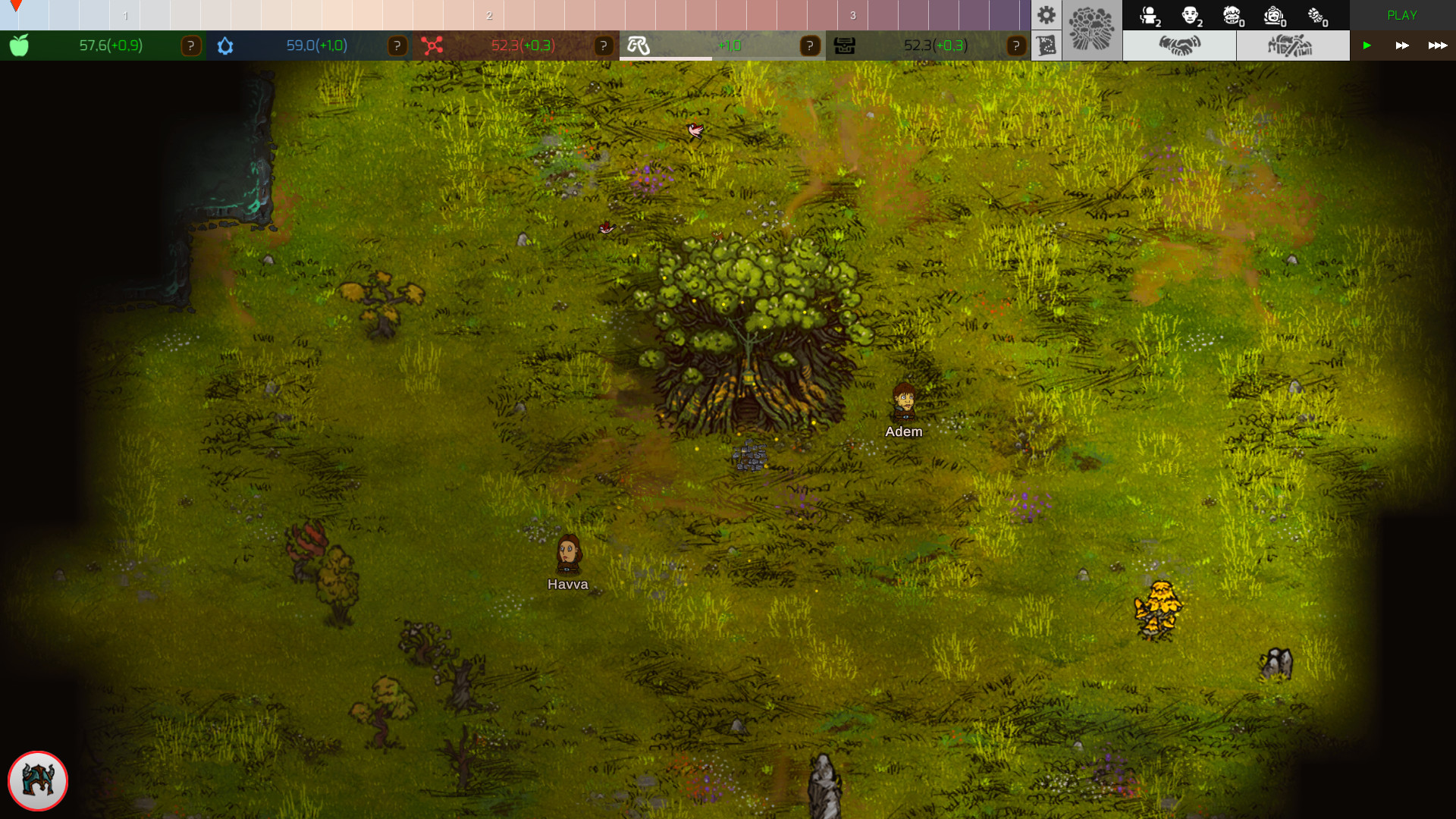The height and width of the screenshot is (819, 1456).
Task: Click the map icon below the gear
Action: (x=1047, y=45)
